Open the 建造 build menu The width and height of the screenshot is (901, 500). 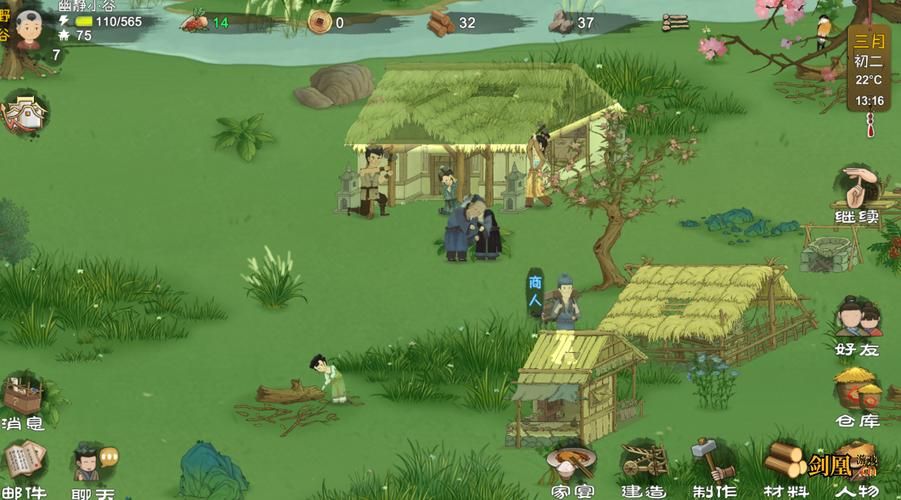click(643, 468)
